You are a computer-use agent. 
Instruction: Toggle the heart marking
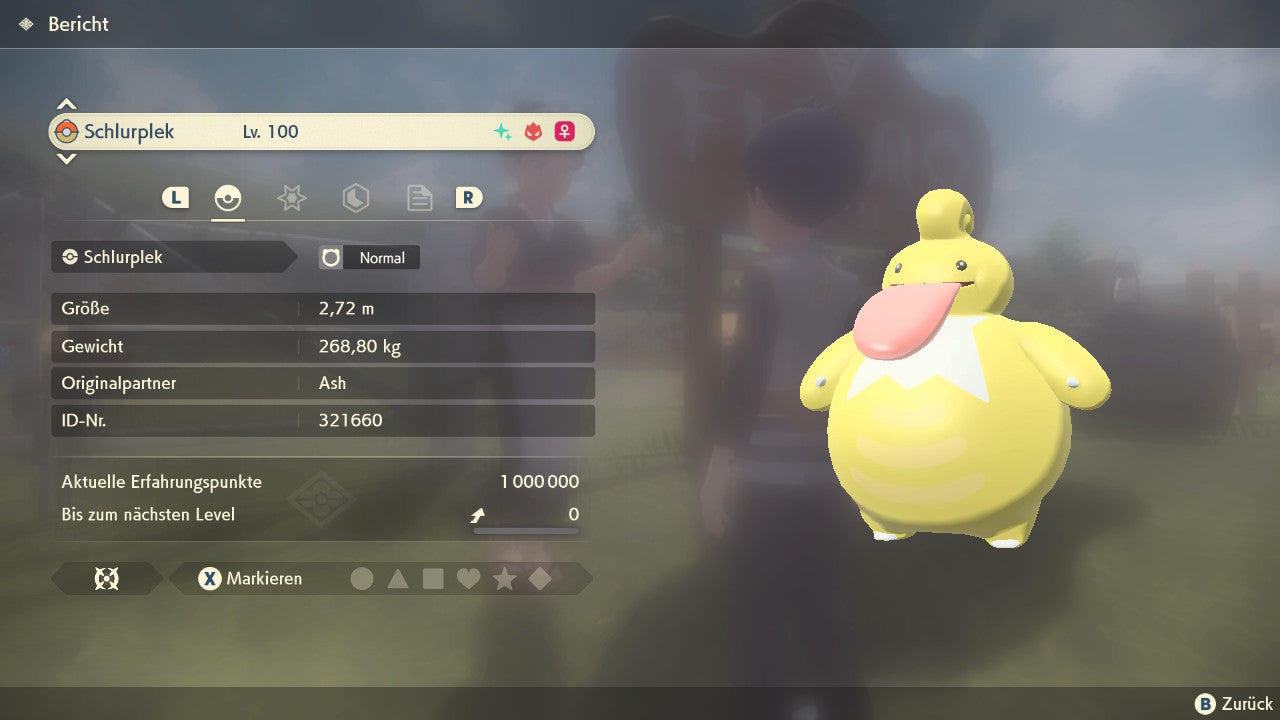[468, 578]
